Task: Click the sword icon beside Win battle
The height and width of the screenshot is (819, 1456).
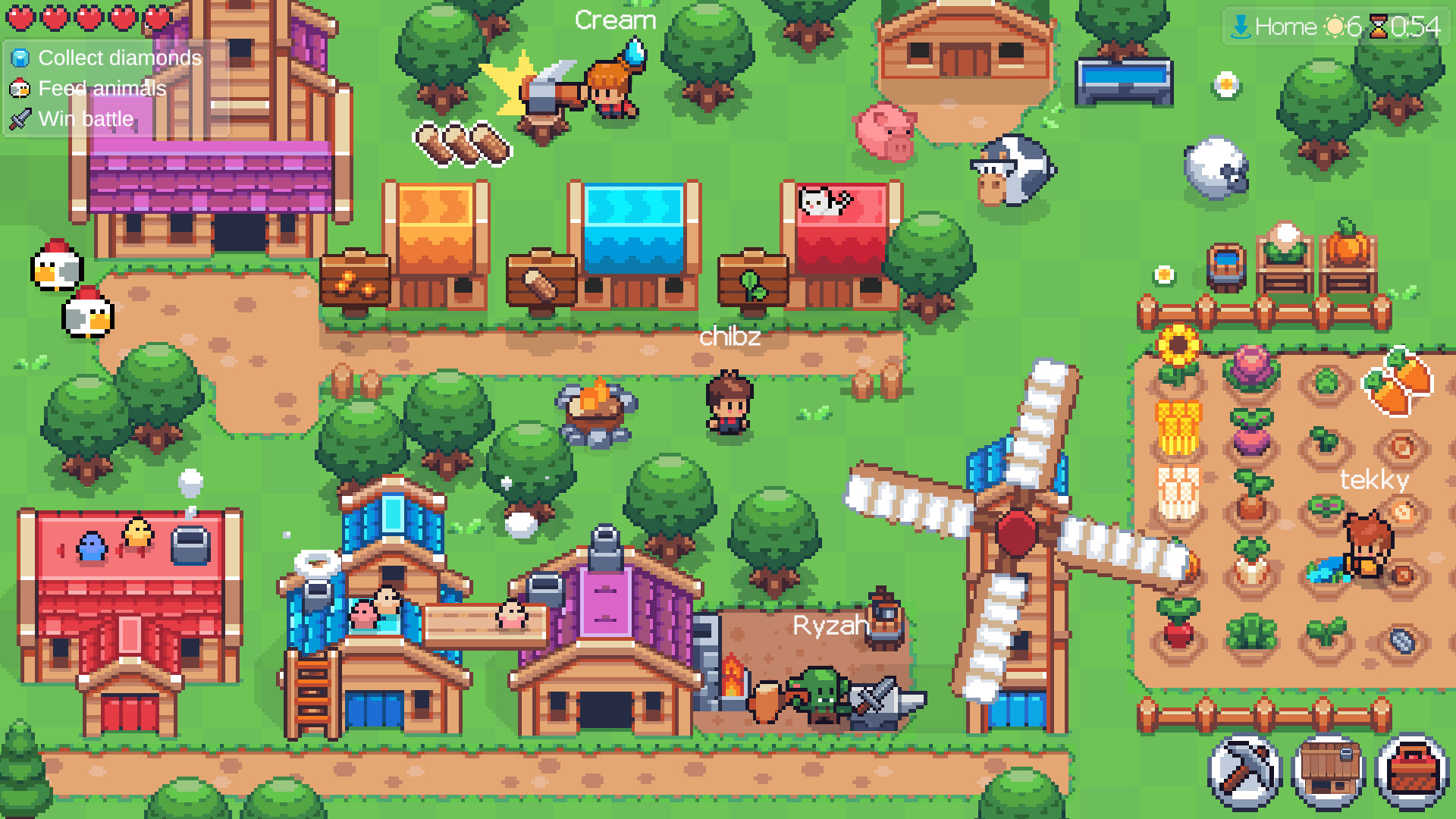Action: coord(19,118)
